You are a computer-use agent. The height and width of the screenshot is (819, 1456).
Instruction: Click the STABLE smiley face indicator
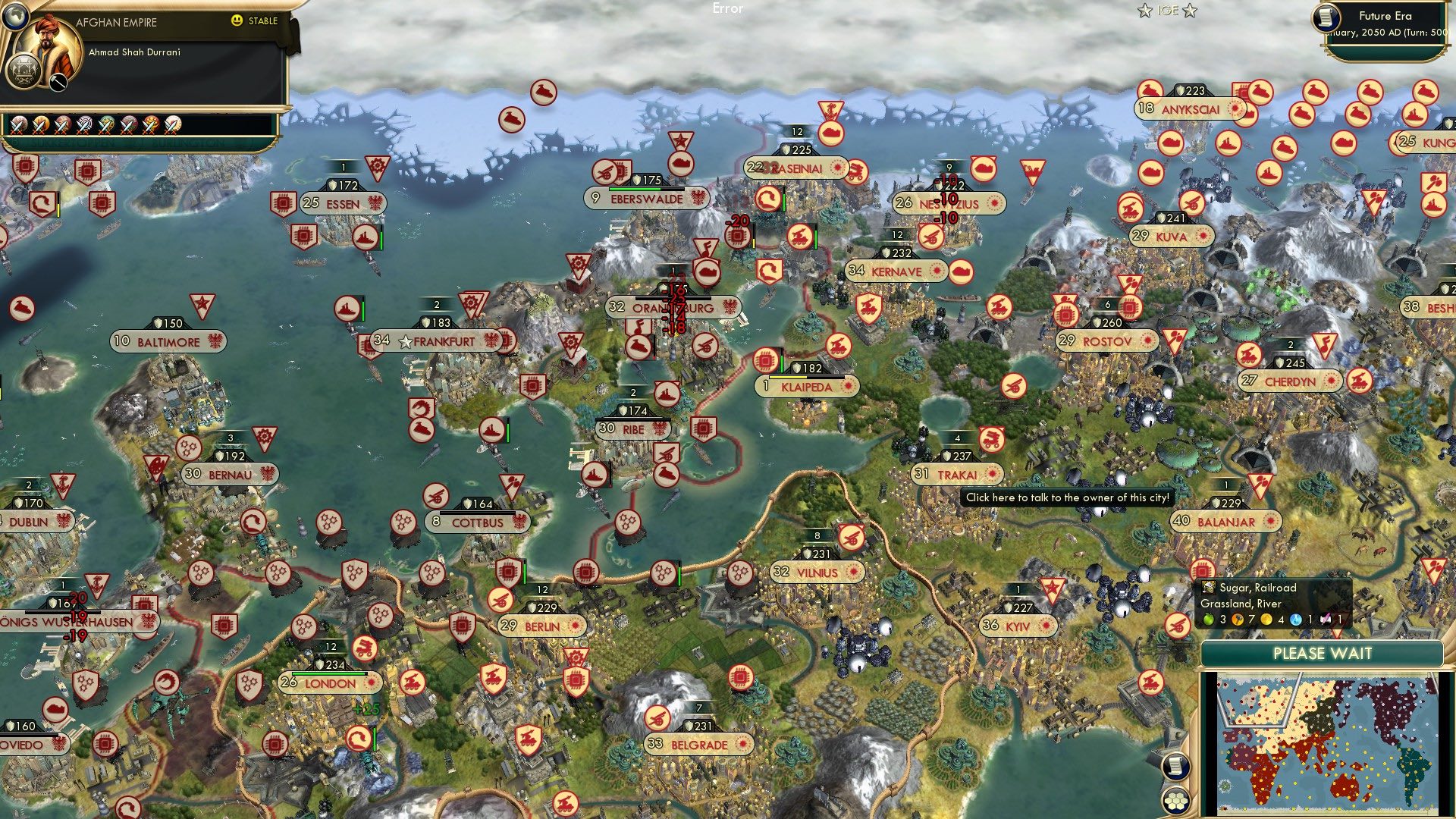click(x=237, y=20)
